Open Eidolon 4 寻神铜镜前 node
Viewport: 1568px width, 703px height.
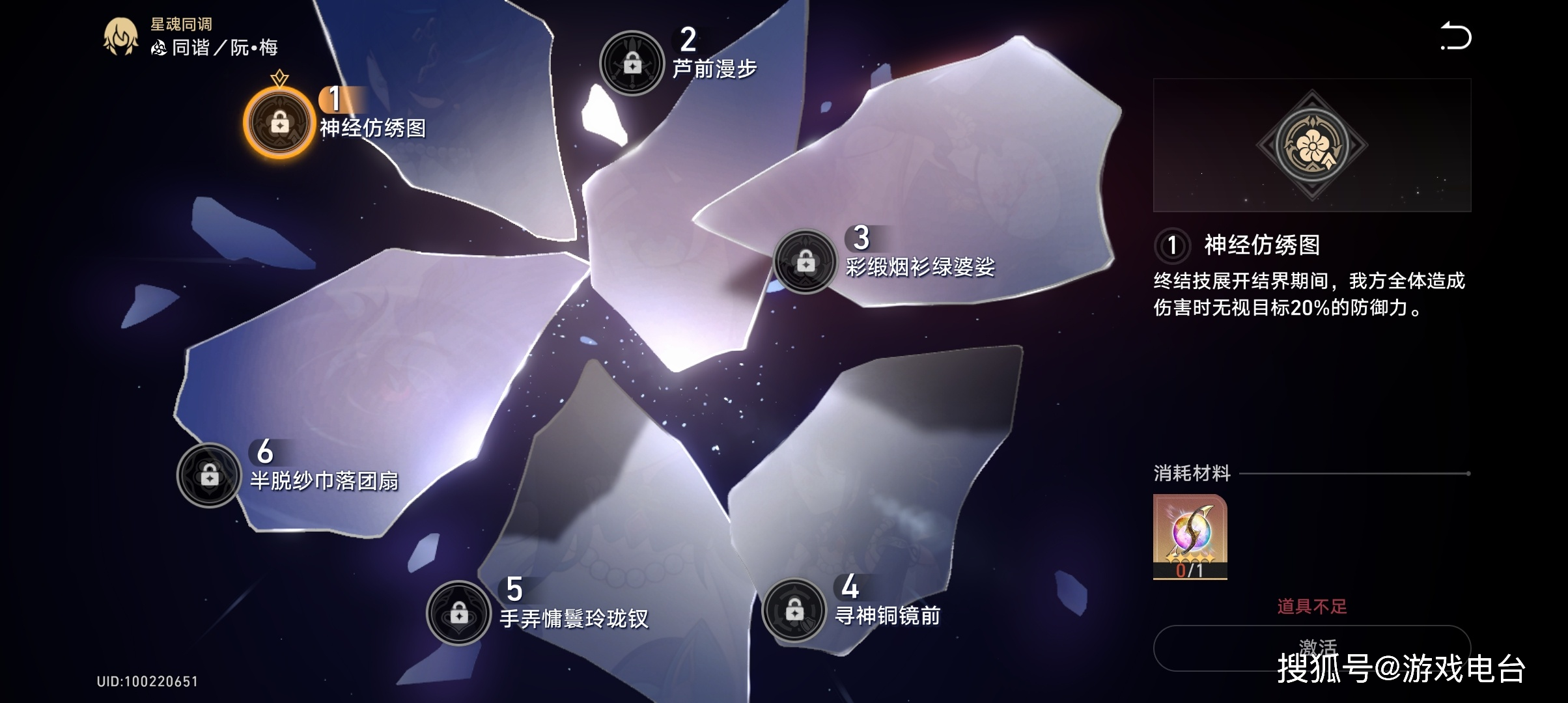pos(794,610)
